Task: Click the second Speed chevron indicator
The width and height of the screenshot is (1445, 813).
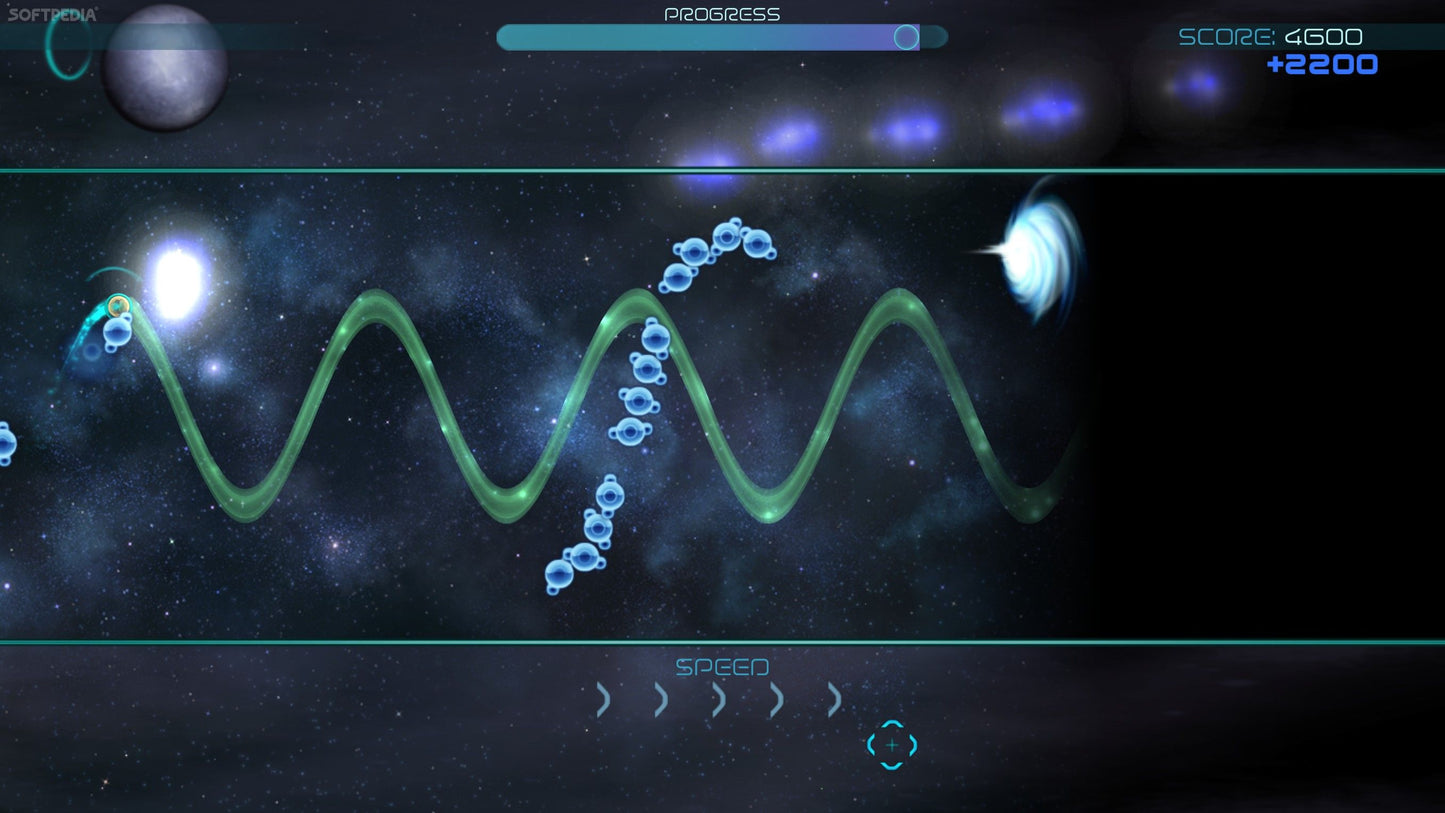Action: (660, 699)
